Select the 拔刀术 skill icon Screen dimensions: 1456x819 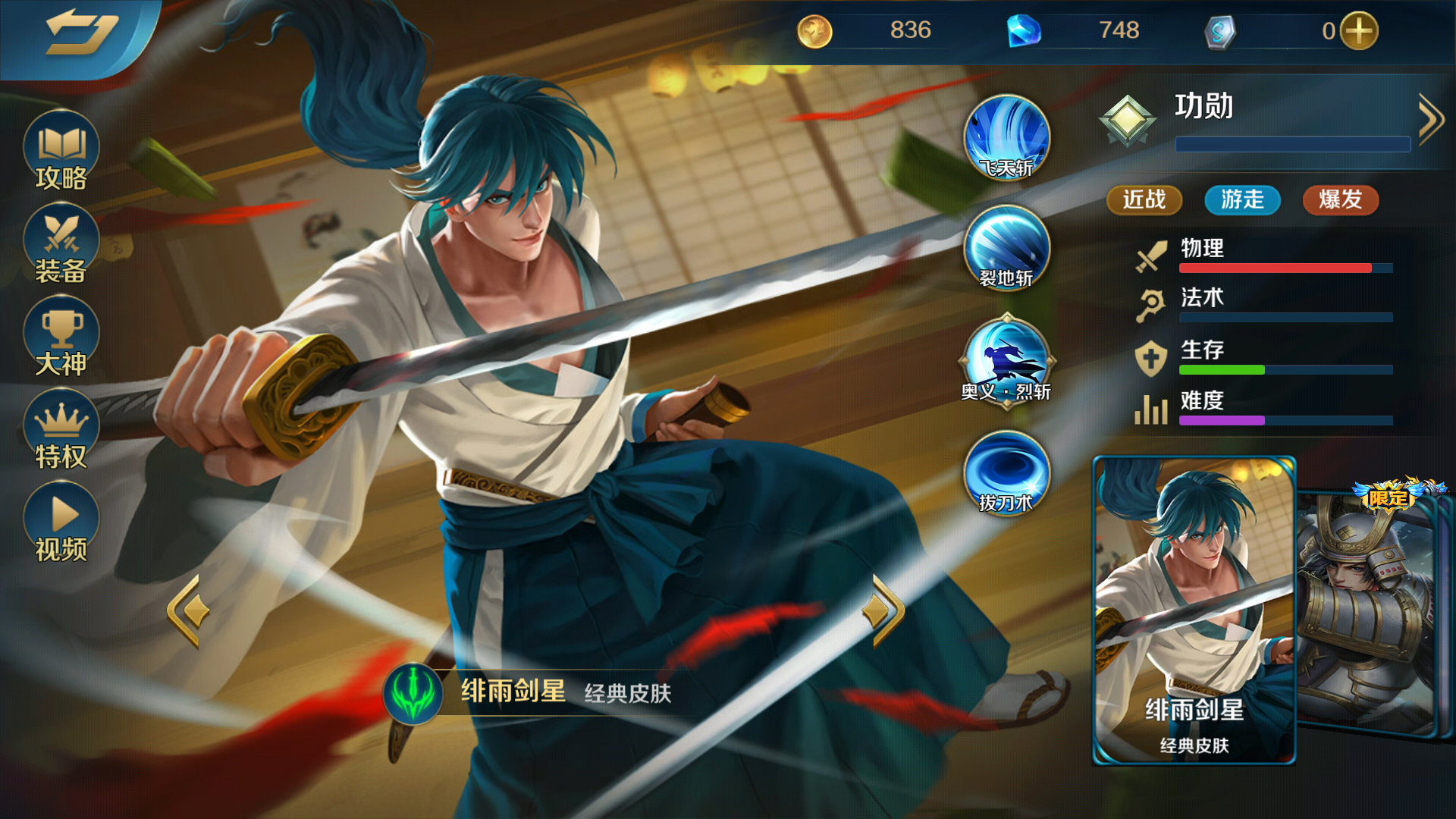click(x=1007, y=474)
